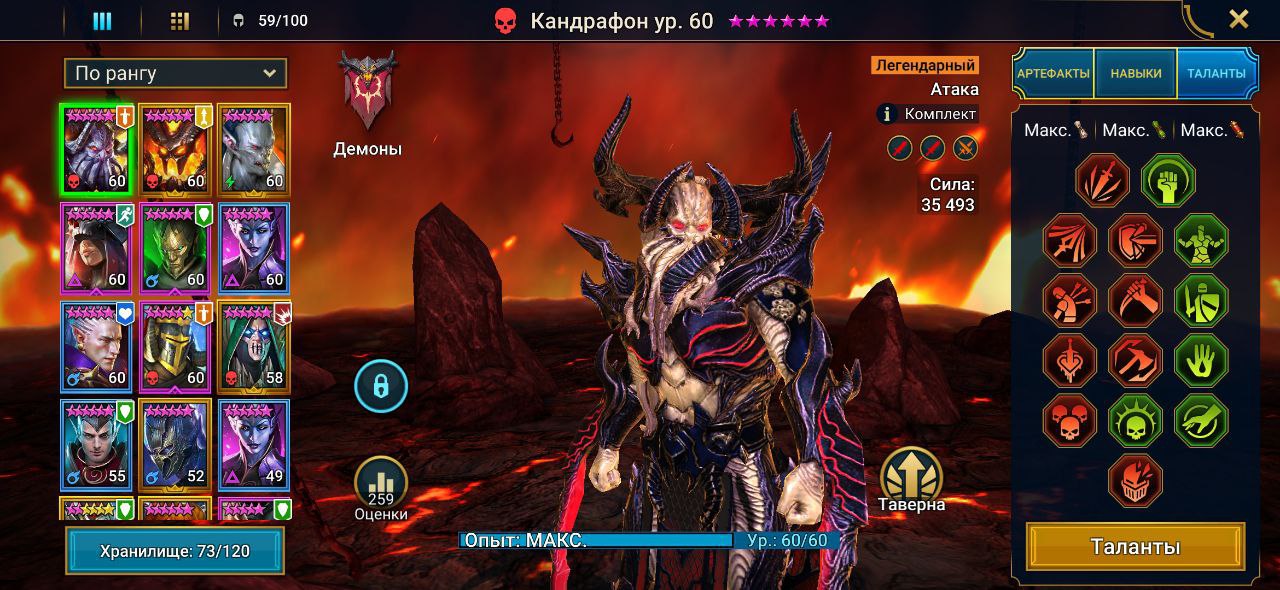Open the Оценки ratings button

pyautogui.click(x=381, y=487)
